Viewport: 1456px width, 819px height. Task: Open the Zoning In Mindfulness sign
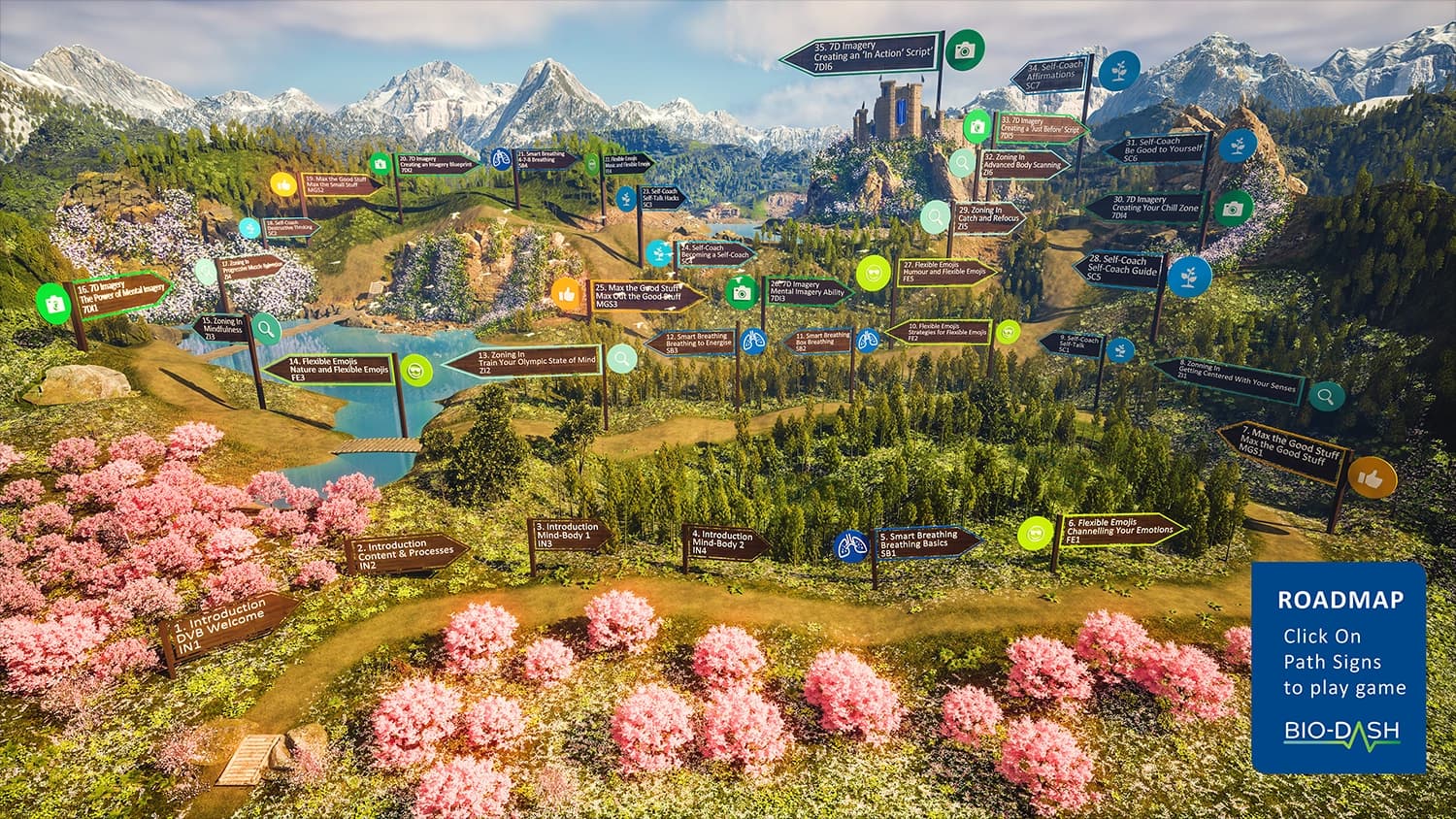pyautogui.click(x=221, y=326)
